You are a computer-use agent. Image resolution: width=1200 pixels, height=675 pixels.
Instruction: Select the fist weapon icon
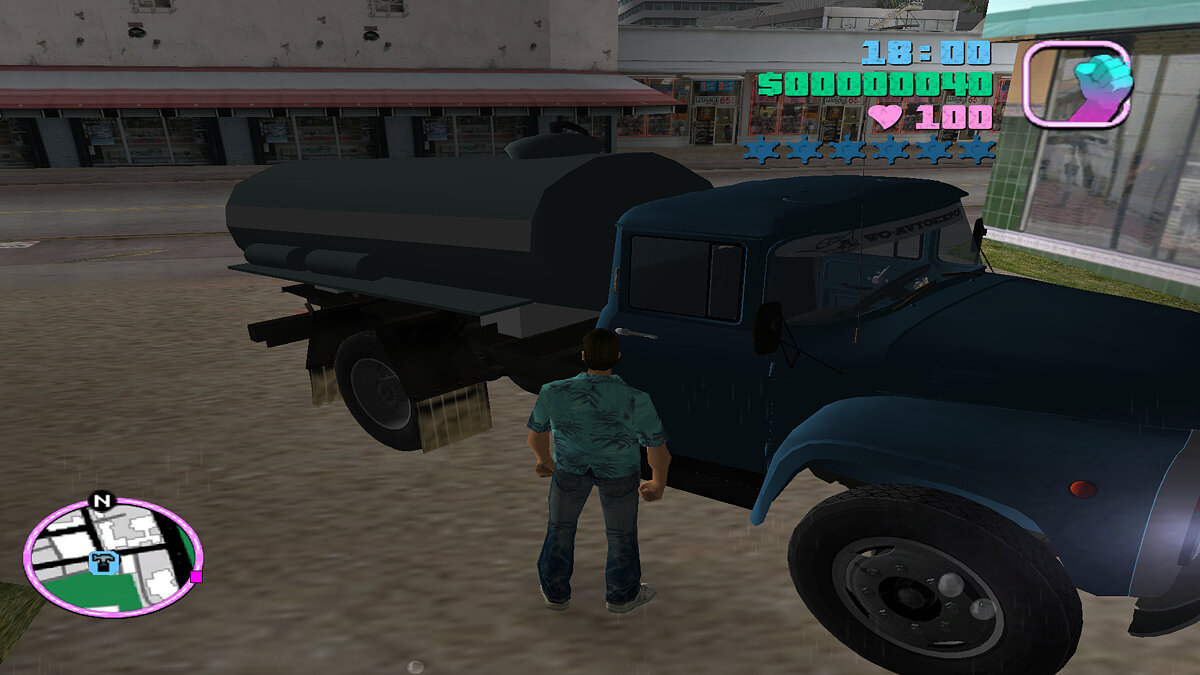click(1077, 84)
